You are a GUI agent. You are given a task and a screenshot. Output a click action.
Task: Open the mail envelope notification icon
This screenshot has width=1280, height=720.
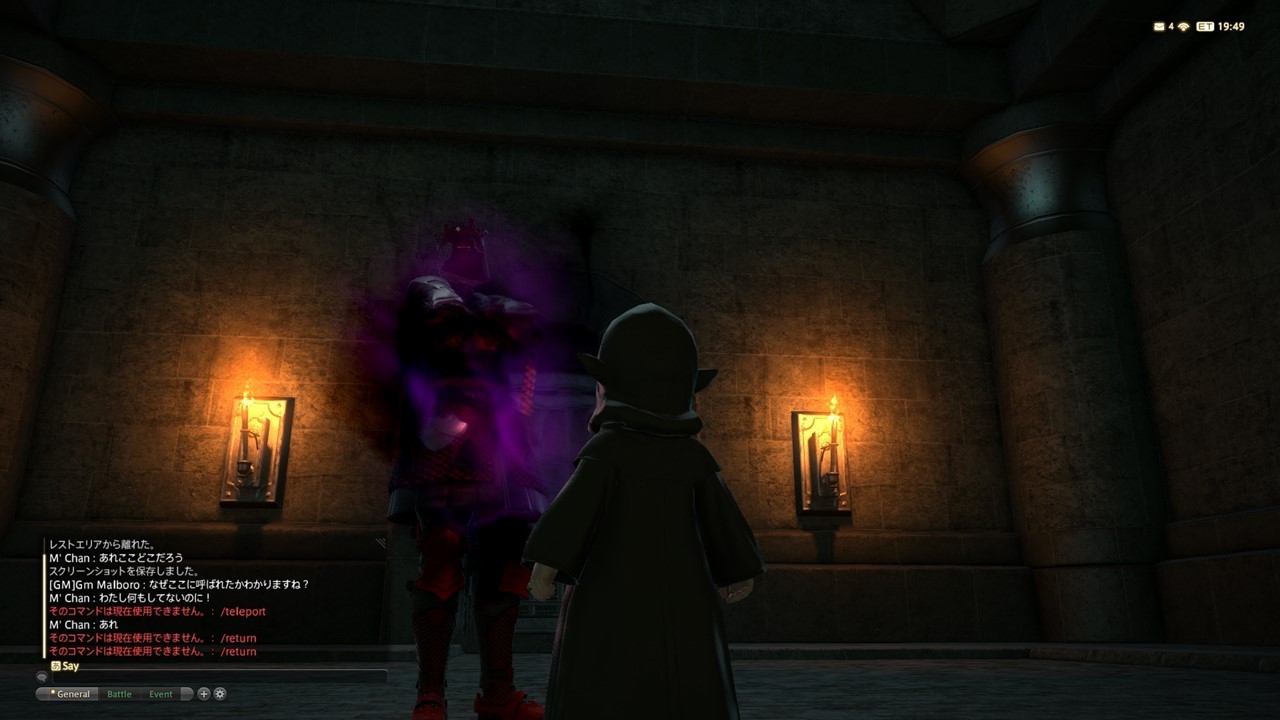1159,27
